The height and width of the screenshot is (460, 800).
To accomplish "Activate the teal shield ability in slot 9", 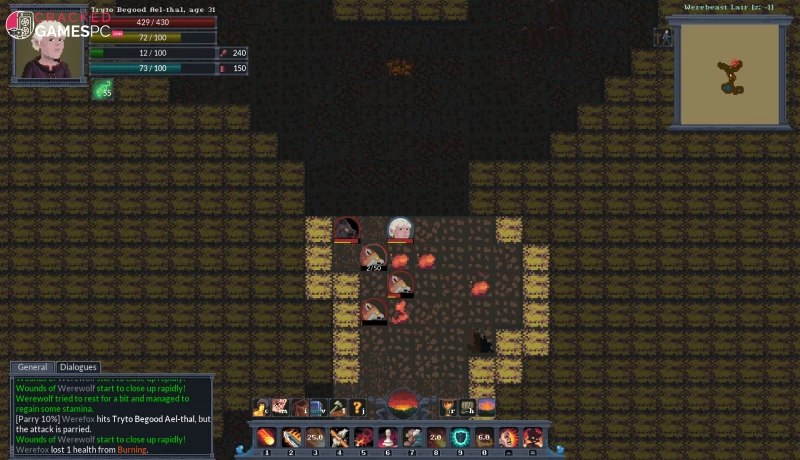I will click(460, 437).
